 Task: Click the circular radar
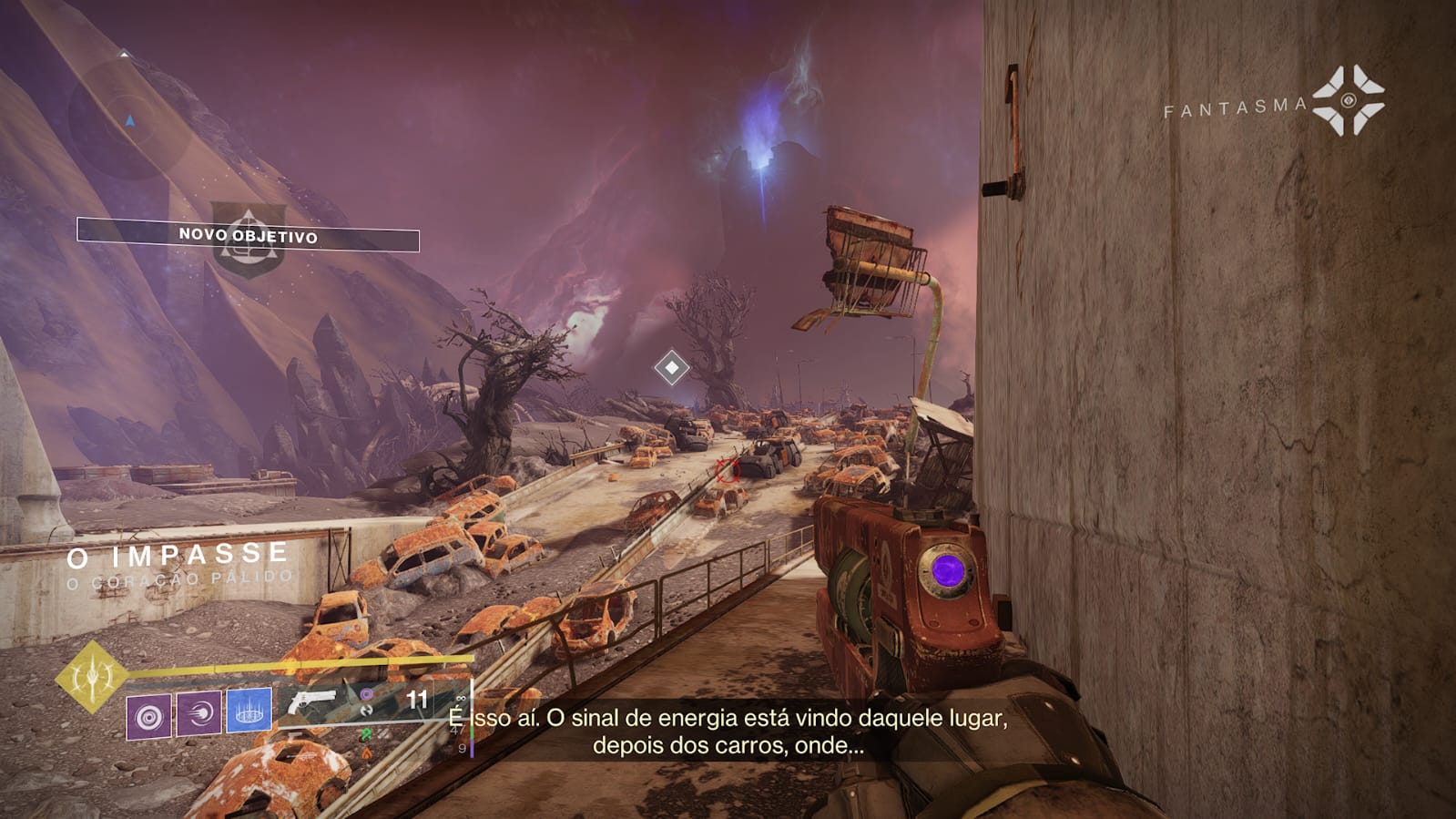(127, 117)
